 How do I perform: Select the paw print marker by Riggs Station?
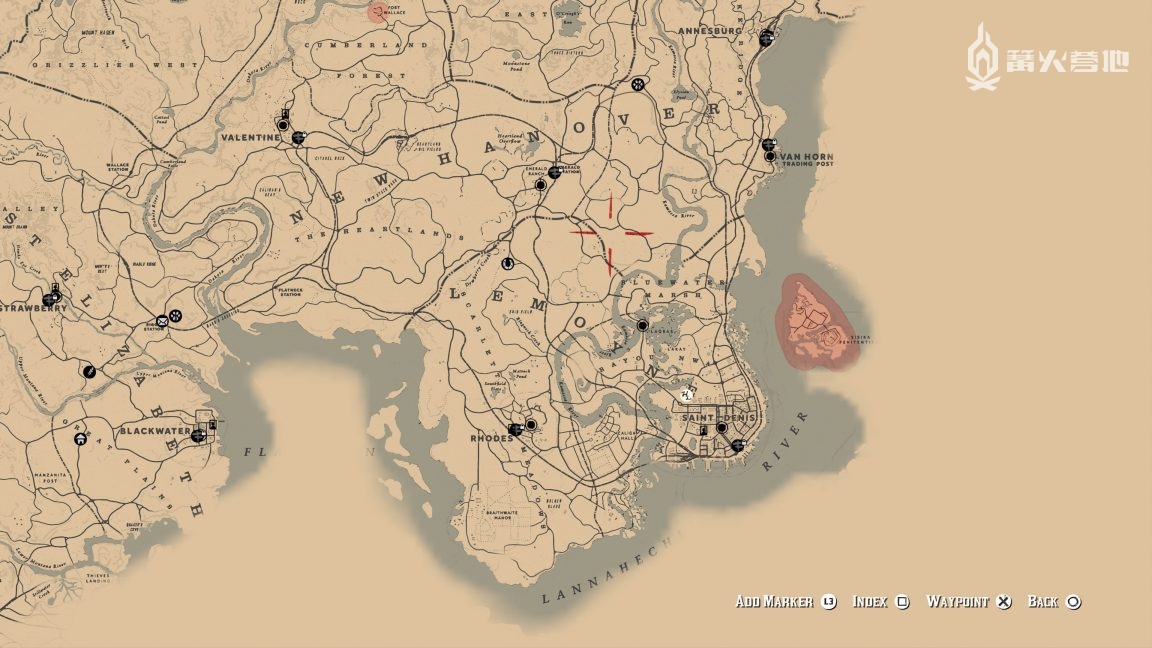pos(176,316)
